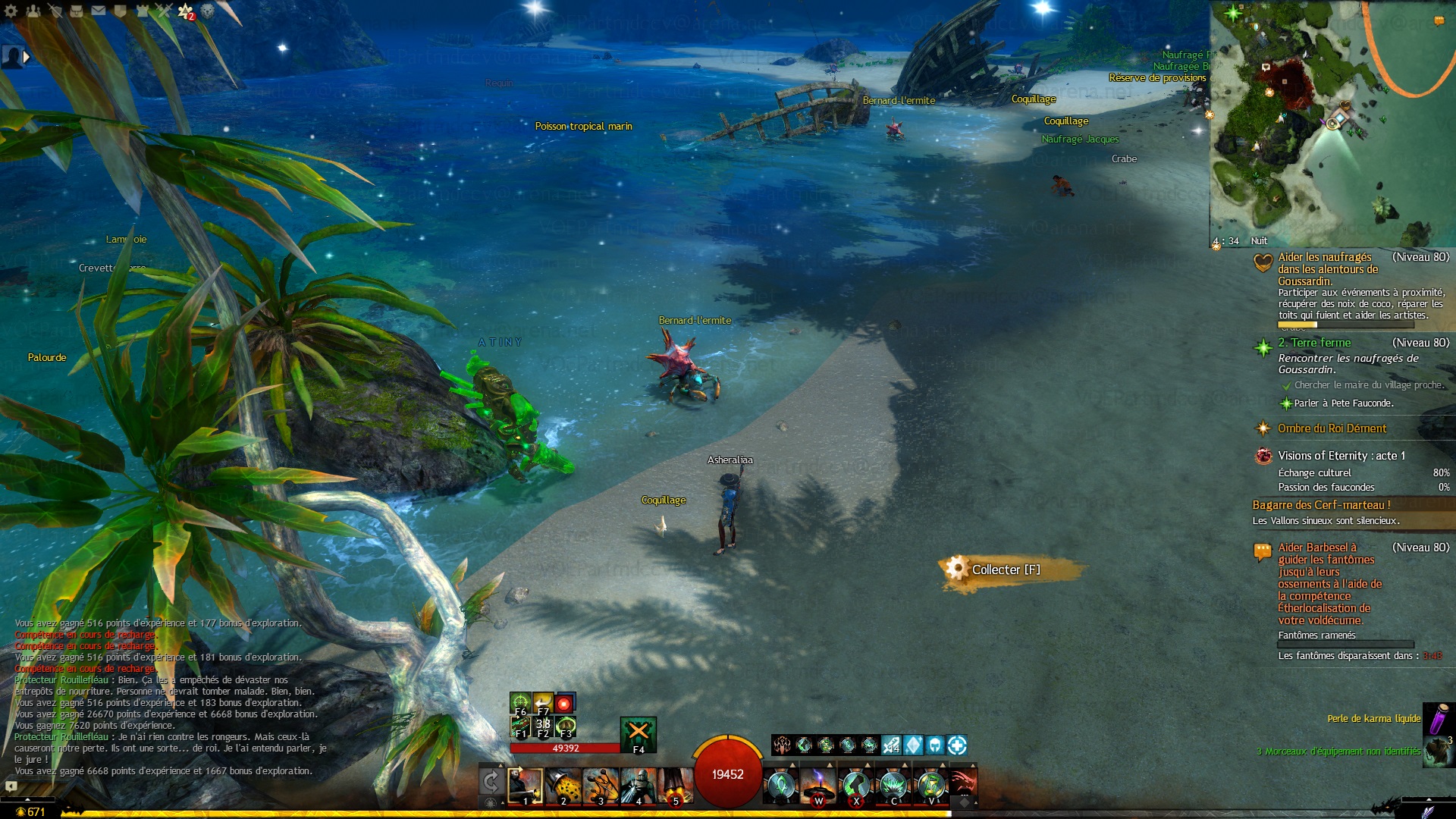Click the 'Perle de karma liquide' loot icon
Viewport: 1456px width, 819px height.
[x=1437, y=718]
